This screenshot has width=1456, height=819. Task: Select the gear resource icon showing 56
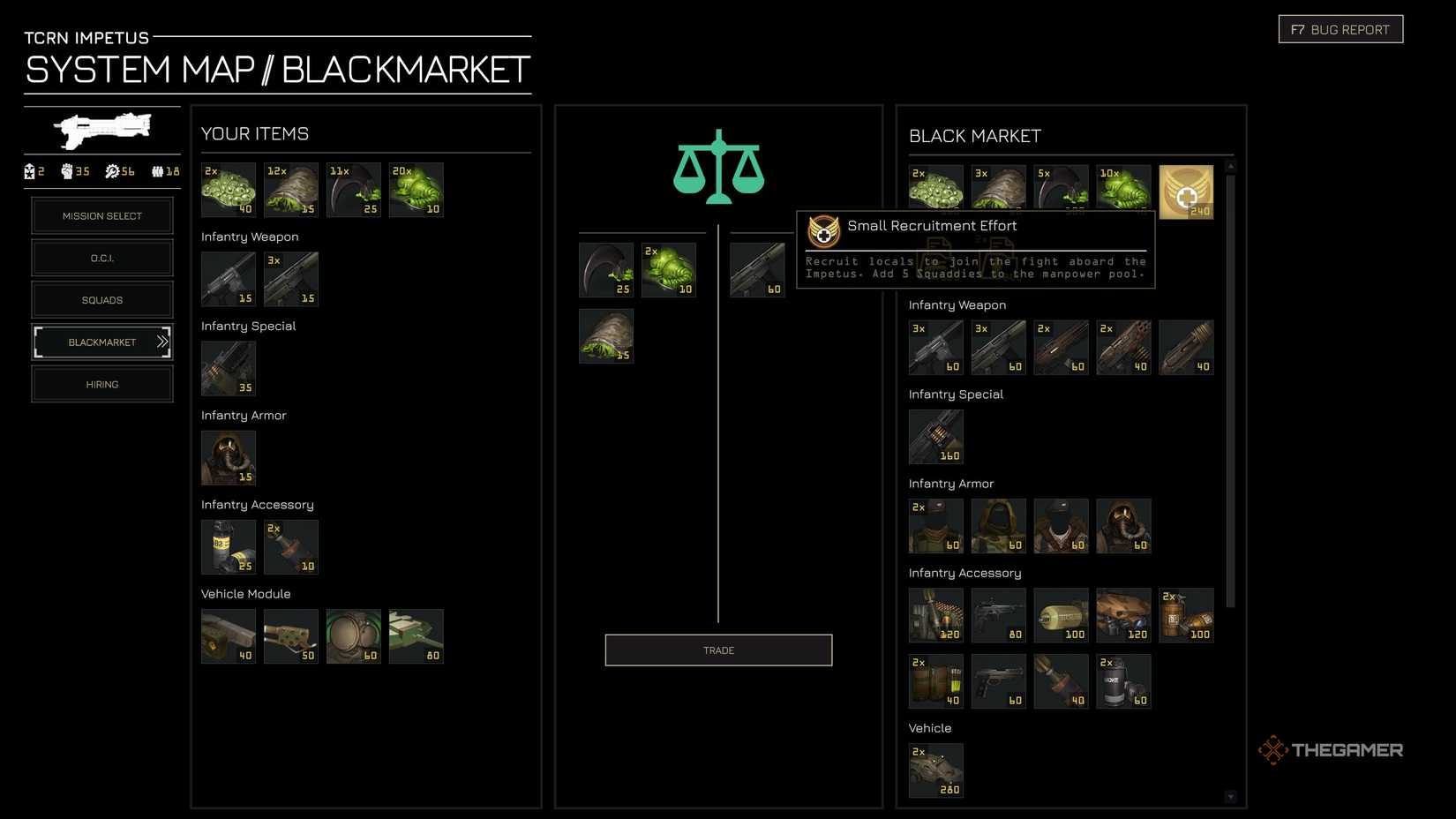113,172
